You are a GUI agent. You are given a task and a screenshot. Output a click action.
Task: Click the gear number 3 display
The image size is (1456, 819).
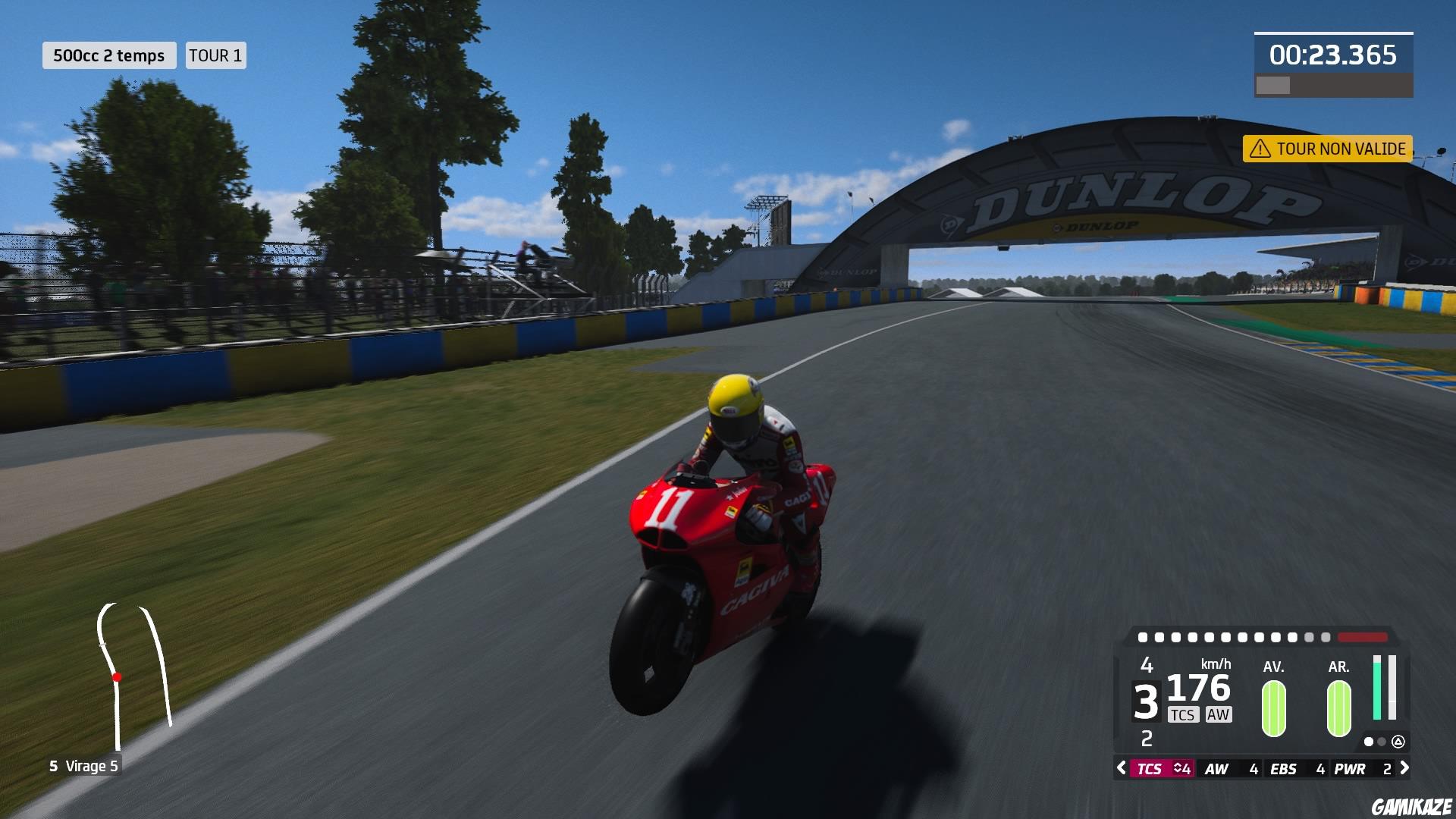coord(1147,699)
